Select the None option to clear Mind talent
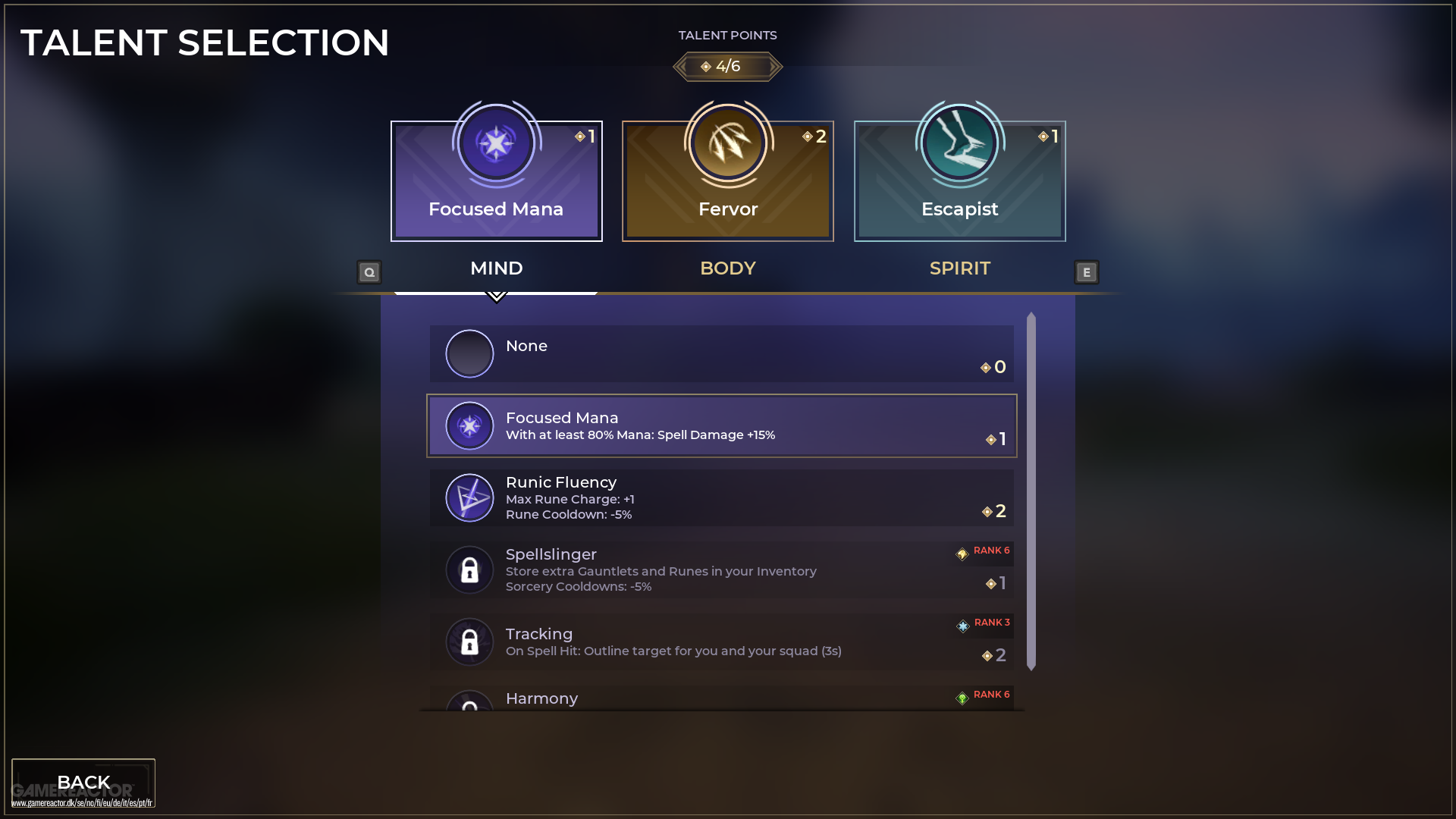1456x819 pixels. pyautogui.click(x=720, y=353)
